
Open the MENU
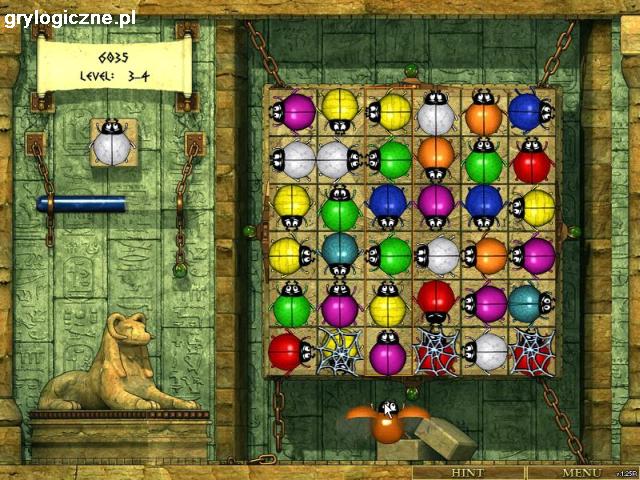click(581, 472)
